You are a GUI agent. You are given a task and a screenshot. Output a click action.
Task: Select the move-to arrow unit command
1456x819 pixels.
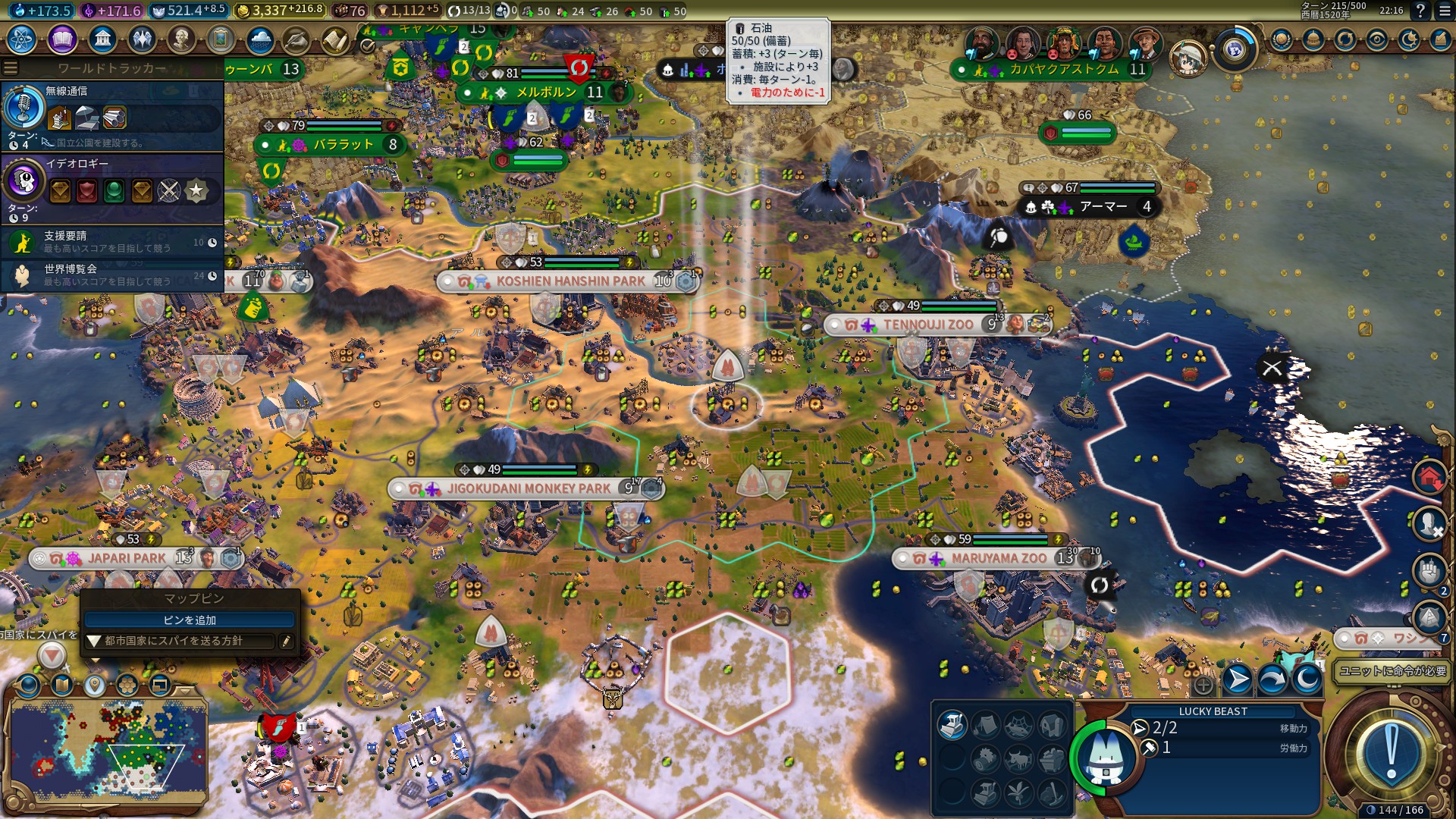(1238, 679)
